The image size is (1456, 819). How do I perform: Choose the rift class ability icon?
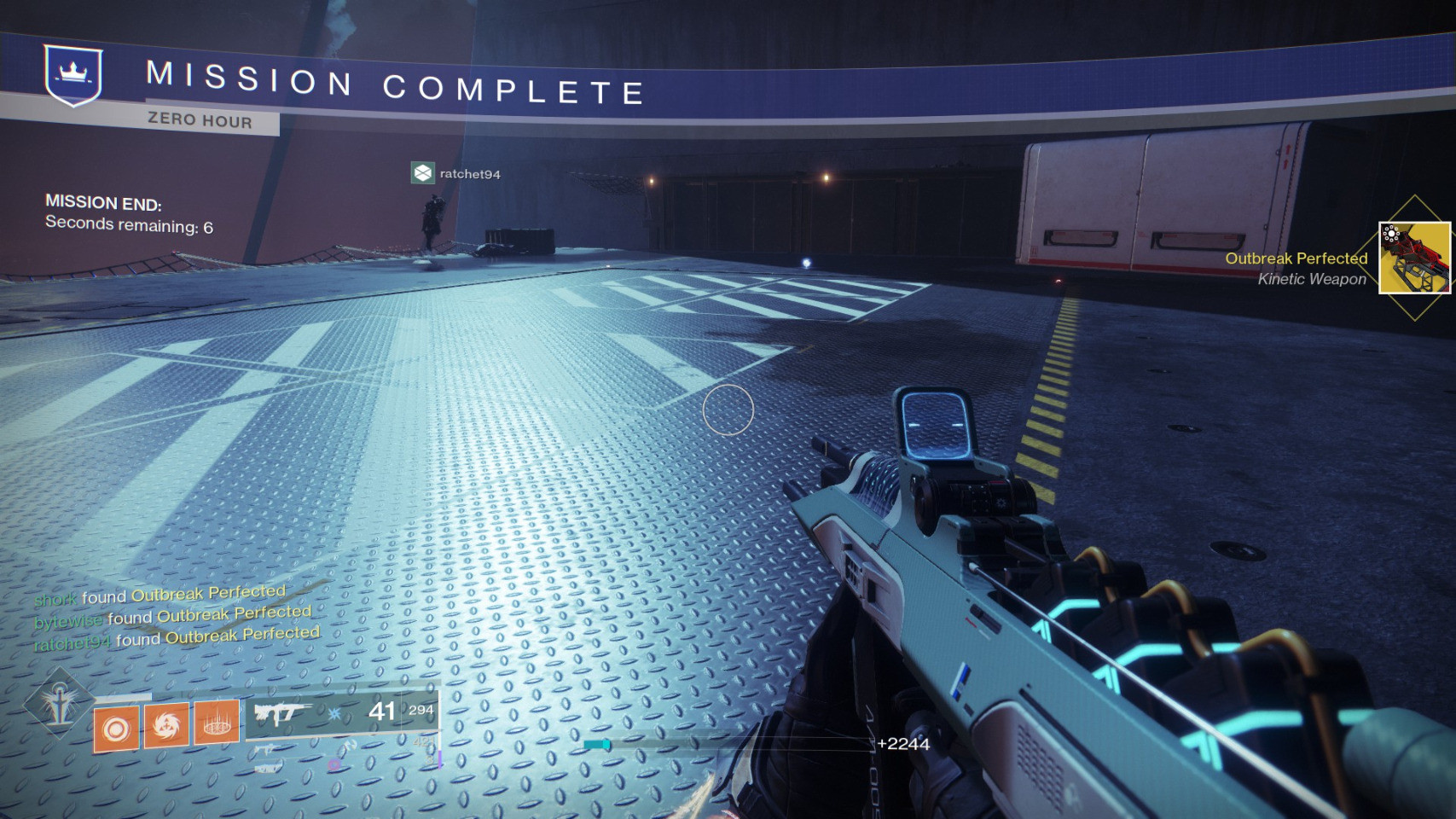point(217,722)
